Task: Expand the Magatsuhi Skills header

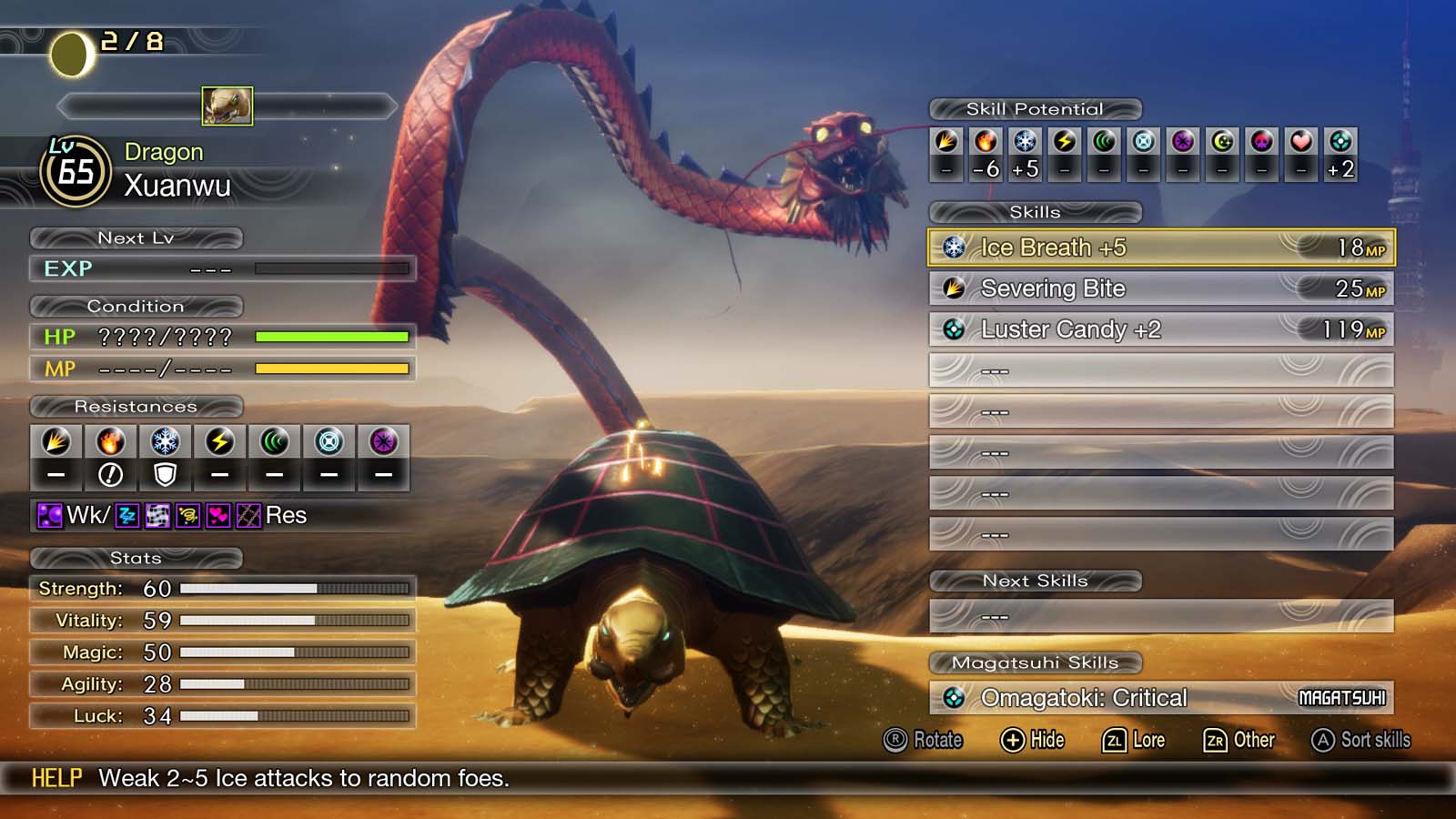Action: pyautogui.click(x=1036, y=663)
